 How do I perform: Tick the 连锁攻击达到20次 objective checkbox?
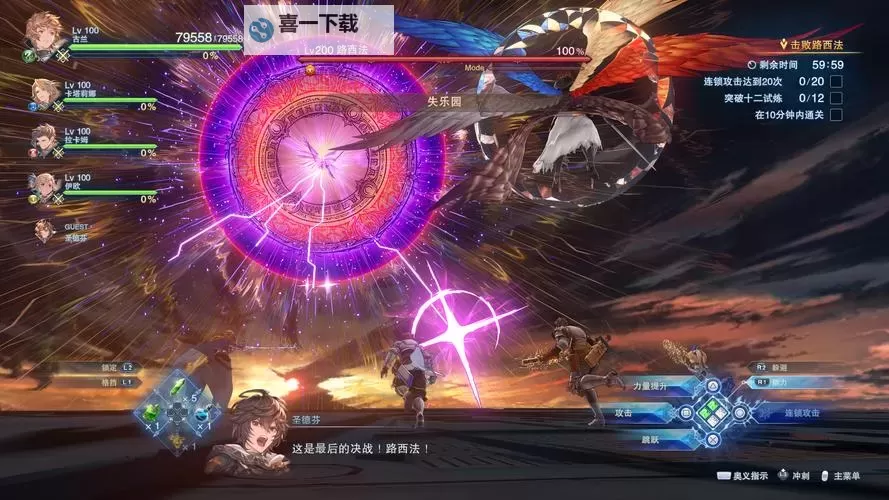click(x=836, y=81)
